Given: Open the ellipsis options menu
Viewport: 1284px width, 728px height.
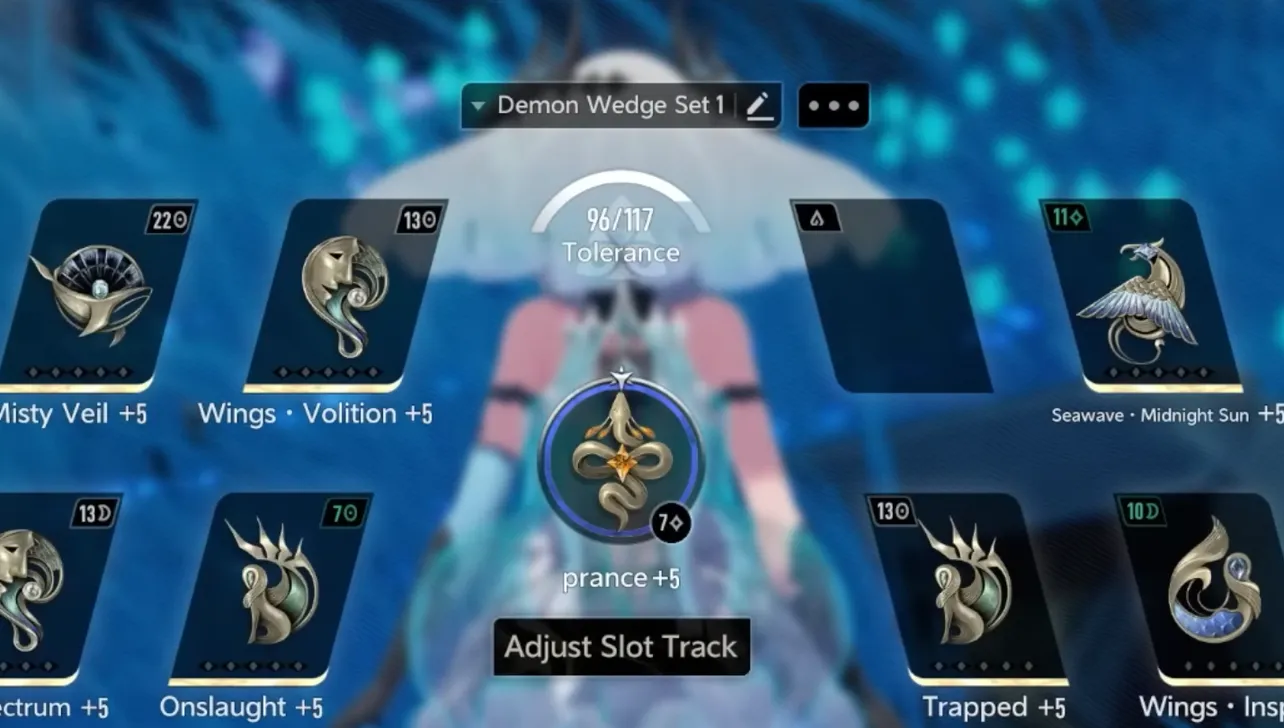Looking at the screenshot, I should pos(833,105).
